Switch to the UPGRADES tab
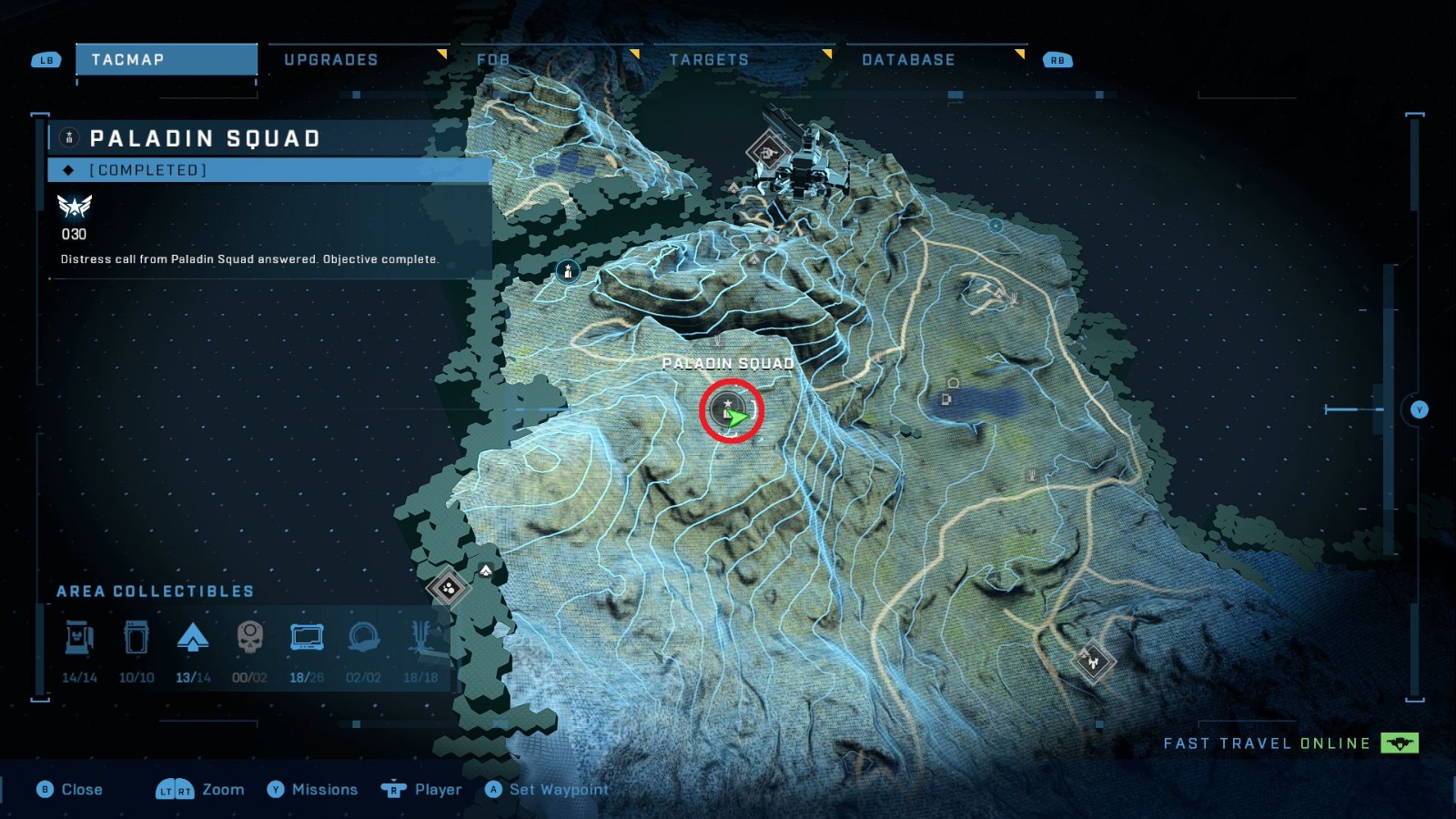1456x819 pixels. pos(332,59)
